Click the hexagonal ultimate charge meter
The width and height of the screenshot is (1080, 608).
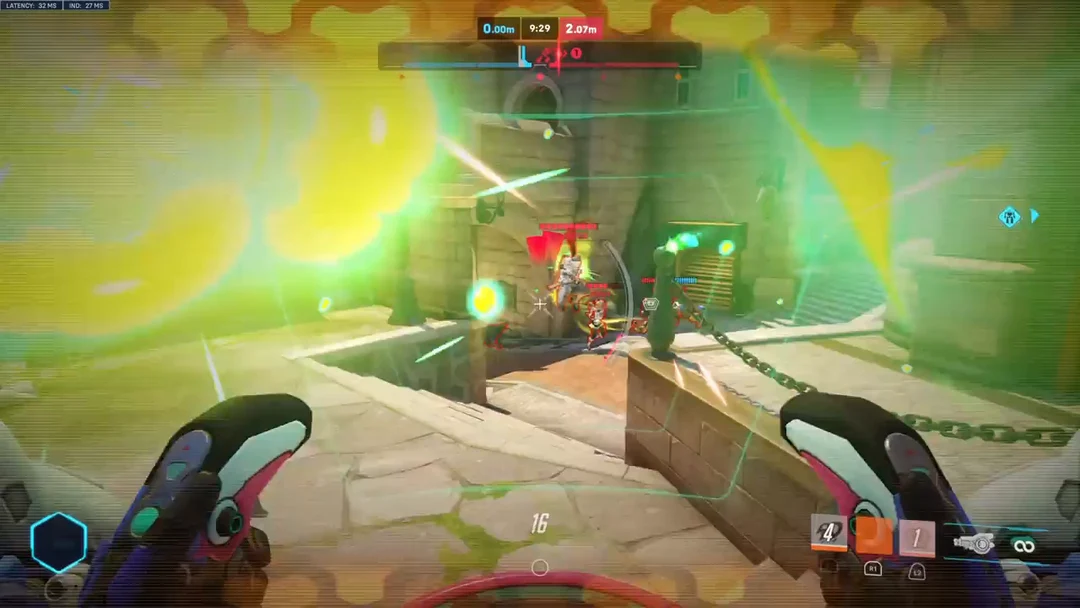coord(59,543)
